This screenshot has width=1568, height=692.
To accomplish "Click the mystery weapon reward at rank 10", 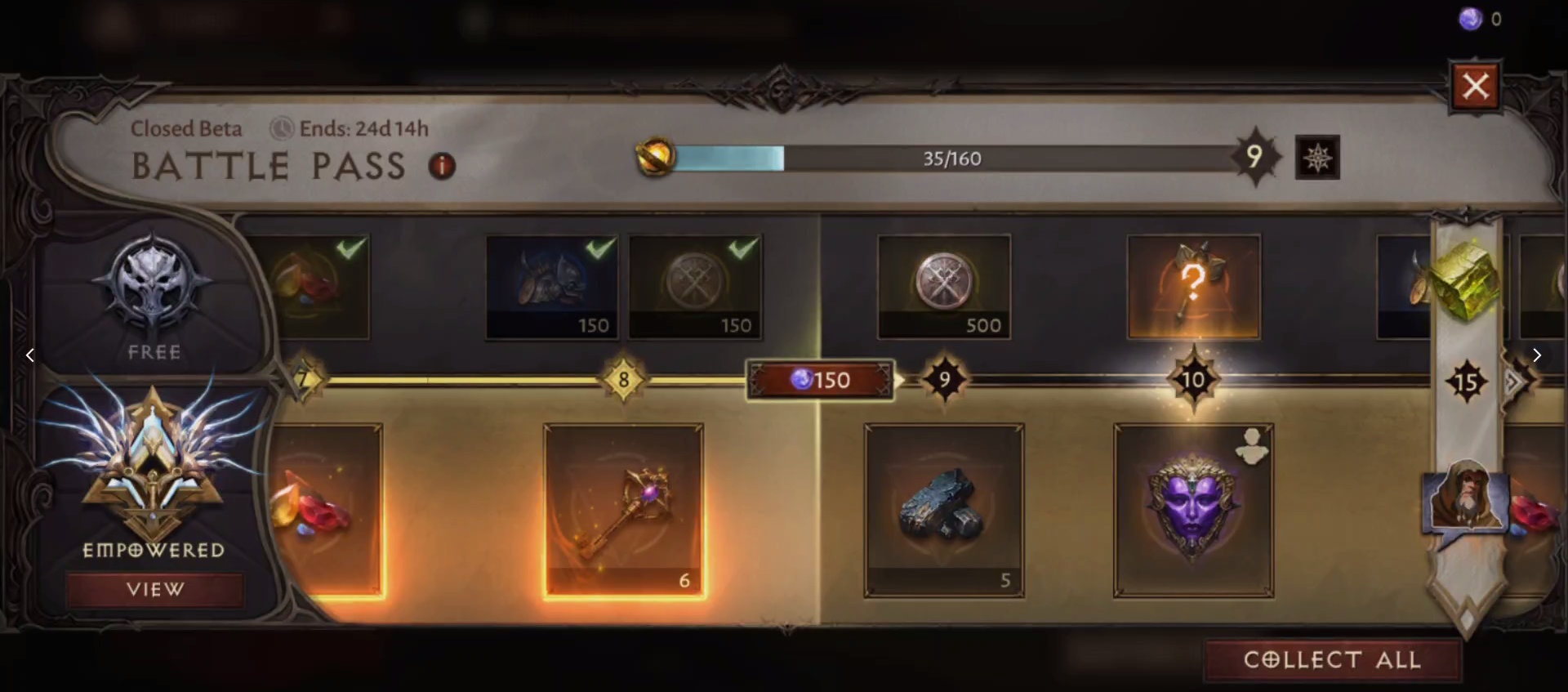I will 1193,286.
